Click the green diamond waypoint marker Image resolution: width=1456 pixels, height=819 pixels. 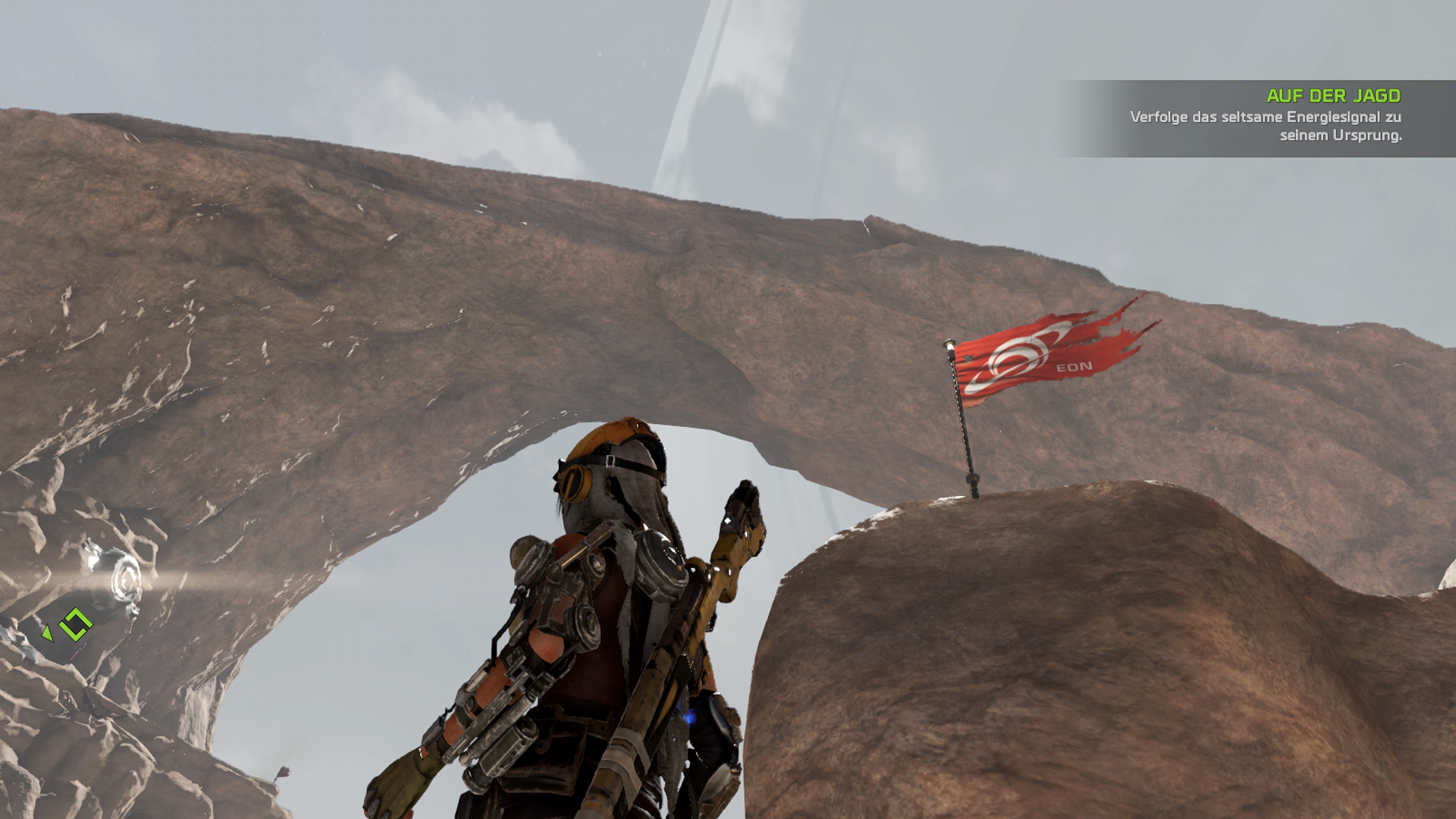(x=75, y=625)
